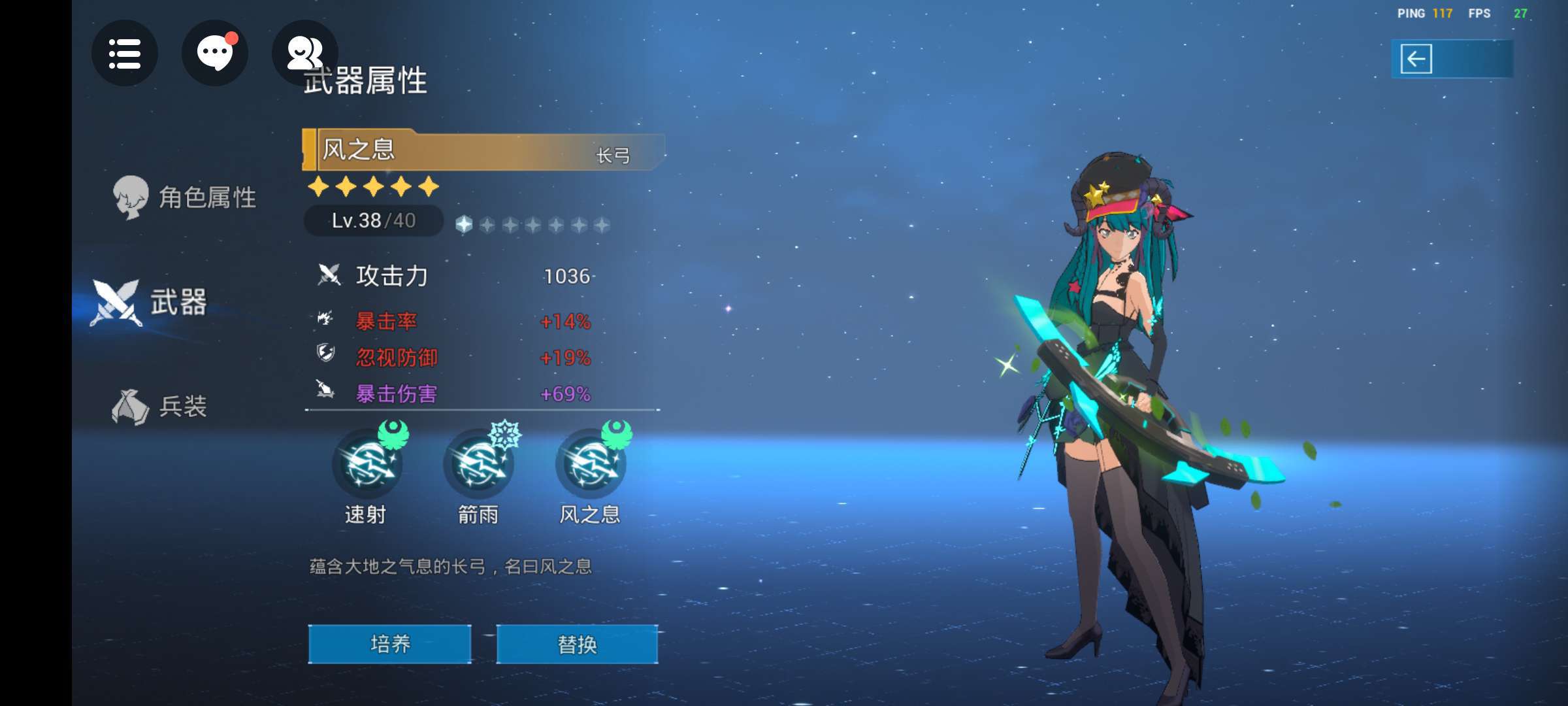The height and width of the screenshot is (706, 1568).
Task: View the 速射 skill icon
Action: 367,464
